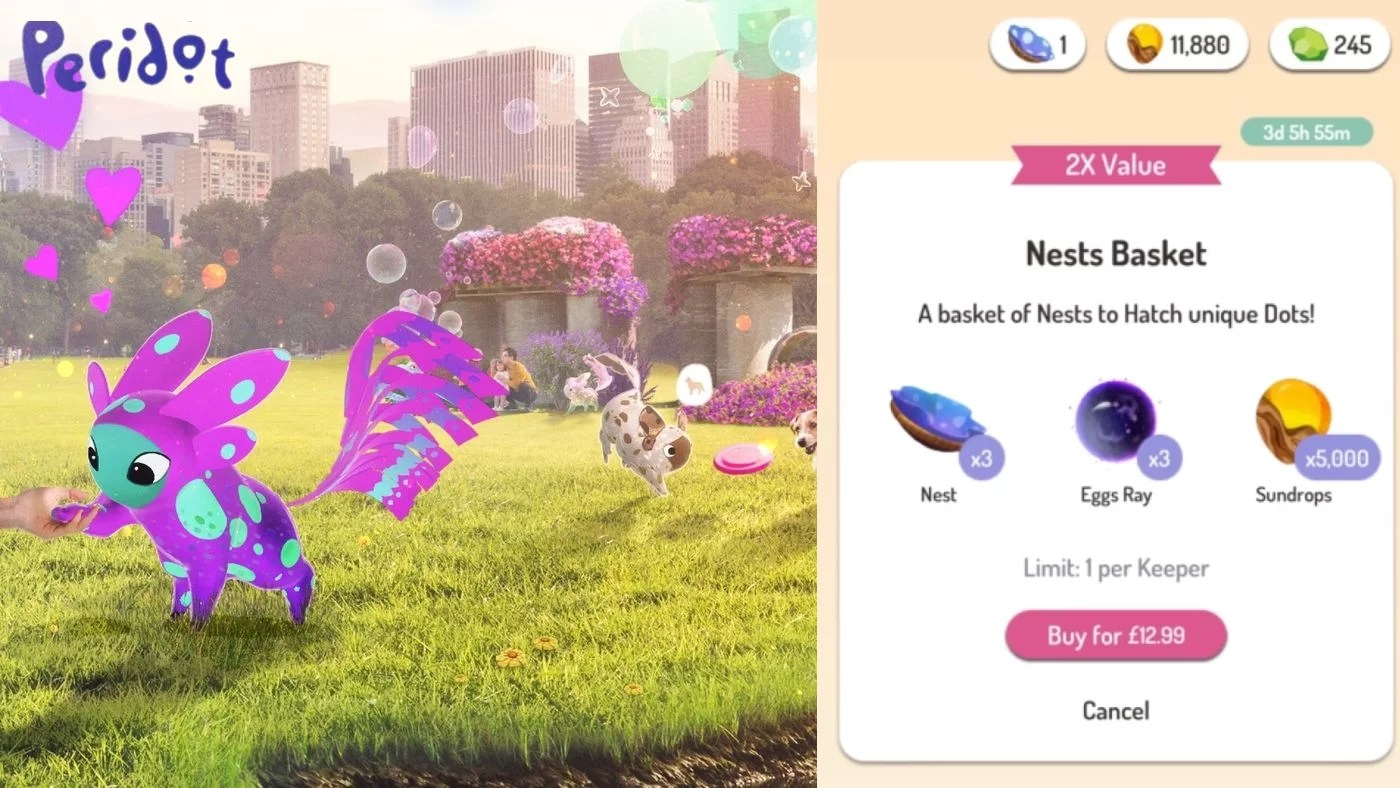
Task: Tap the 11,880 coin balance
Action: pyautogui.click(x=1198, y=44)
